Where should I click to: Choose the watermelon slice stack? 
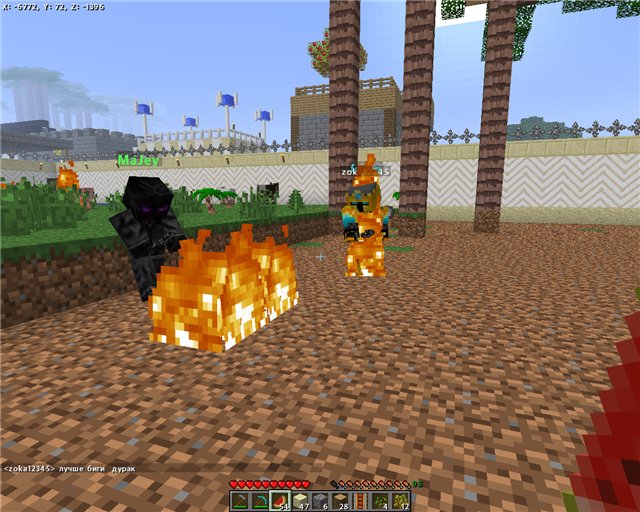280,500
